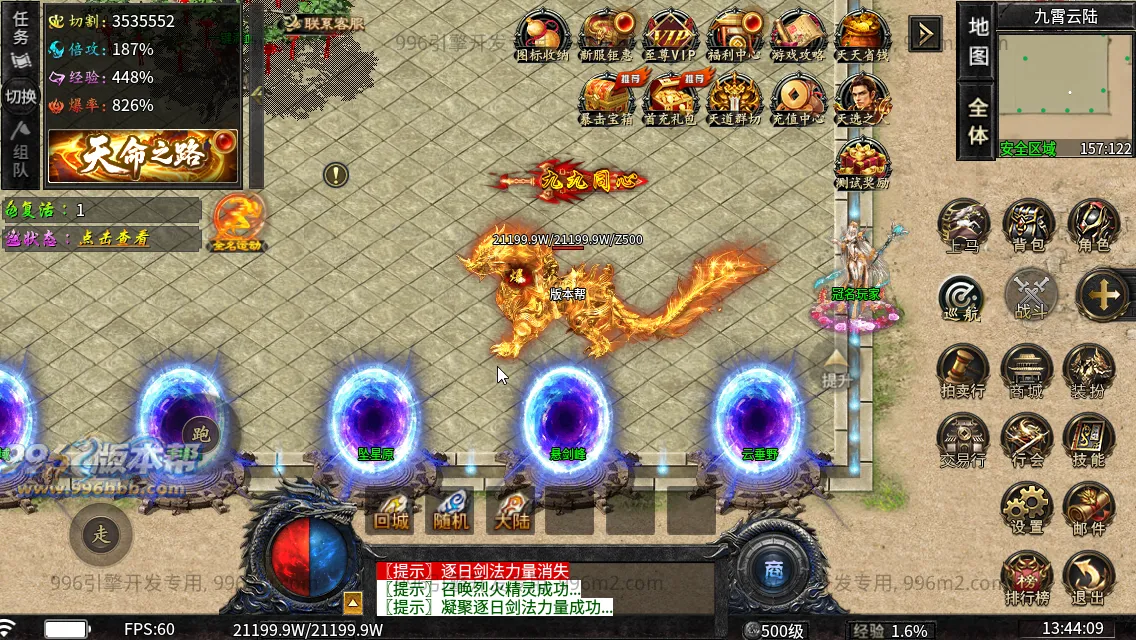
Task: Open the 角色 character sheet
Action: [x=1092, y=225]
